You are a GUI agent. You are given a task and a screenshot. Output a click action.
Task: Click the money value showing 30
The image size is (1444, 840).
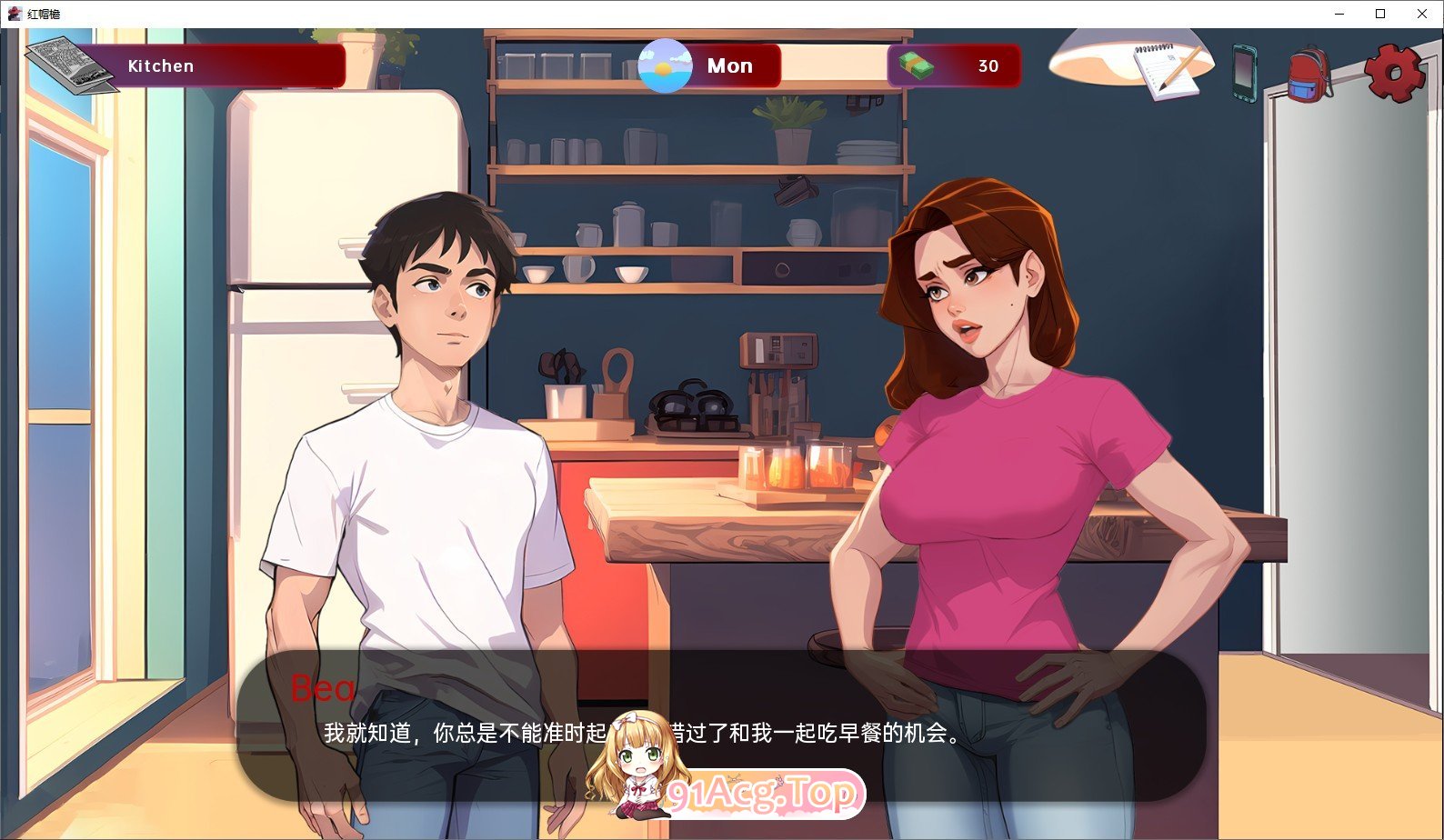988,65
